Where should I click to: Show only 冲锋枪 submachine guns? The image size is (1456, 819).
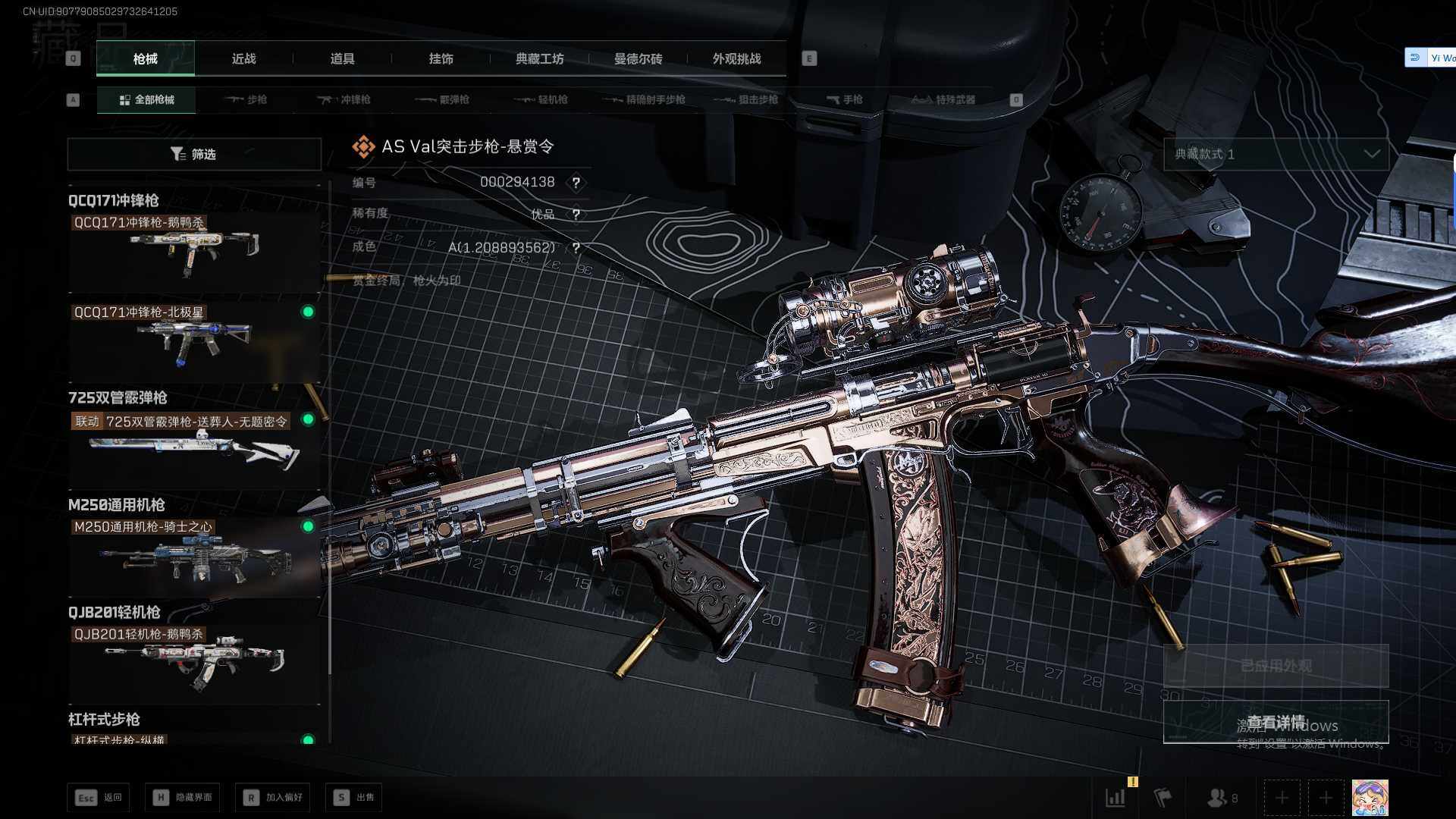click(x=345, y=99)
